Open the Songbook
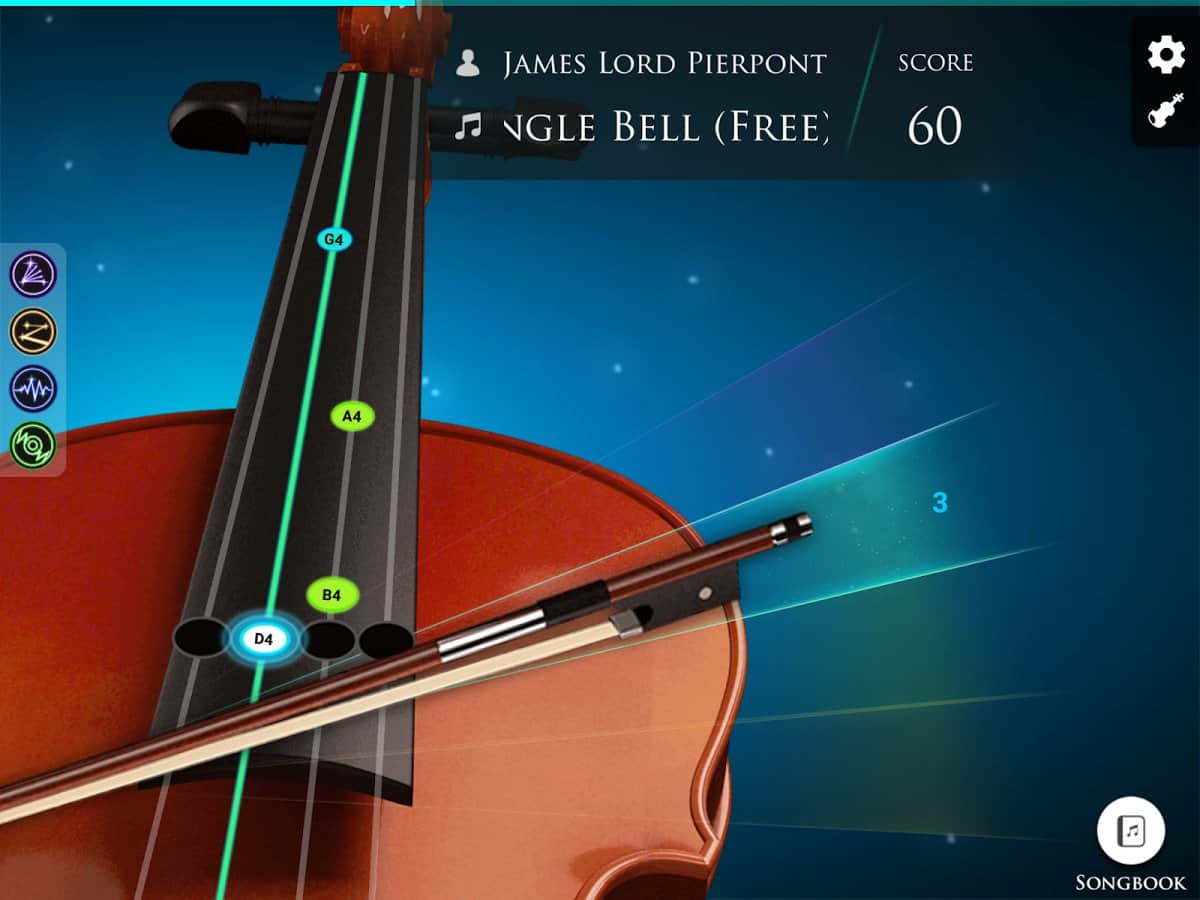1200x900 pixels. 1131,831
